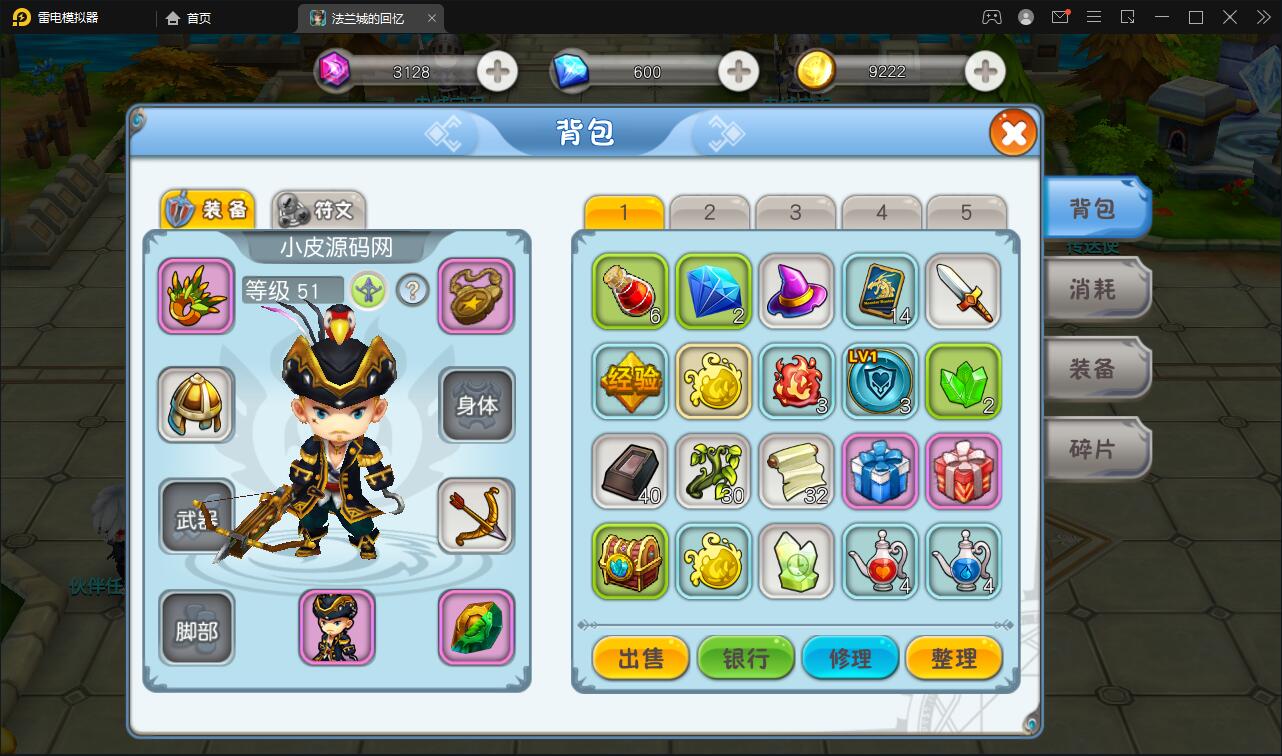Click the LV1 blue shield charm item
The image size is (1282, 756).
(880, 382)
